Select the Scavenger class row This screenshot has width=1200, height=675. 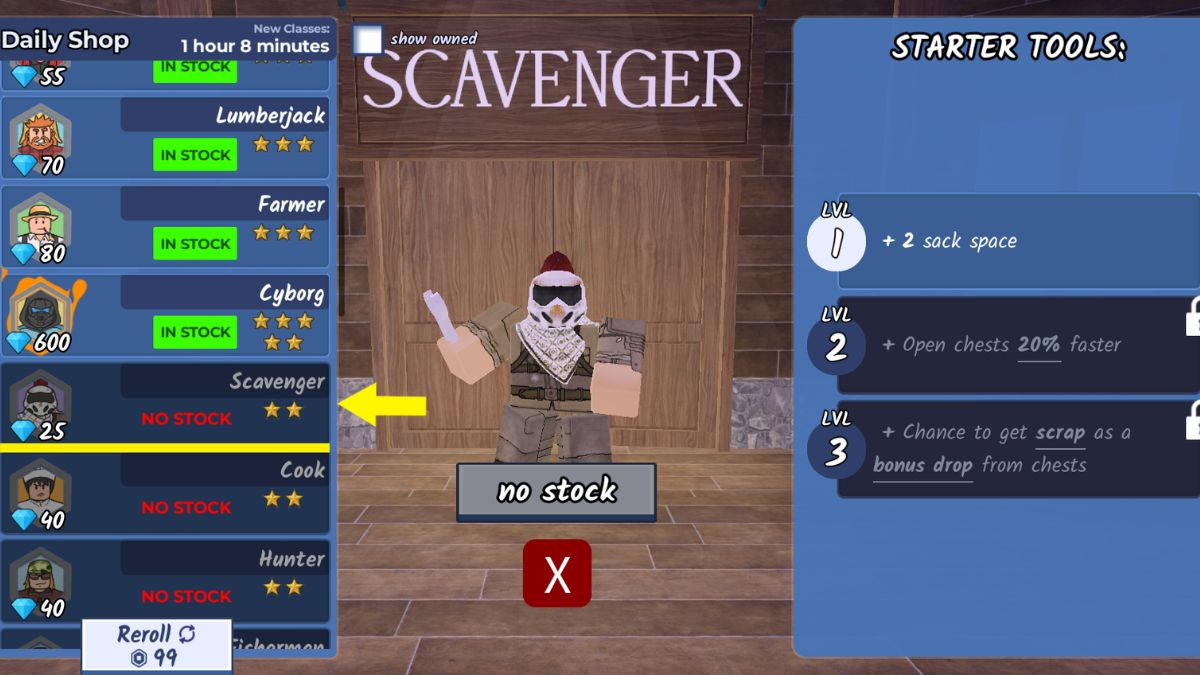pyautogui.click(x=166, y=404)
